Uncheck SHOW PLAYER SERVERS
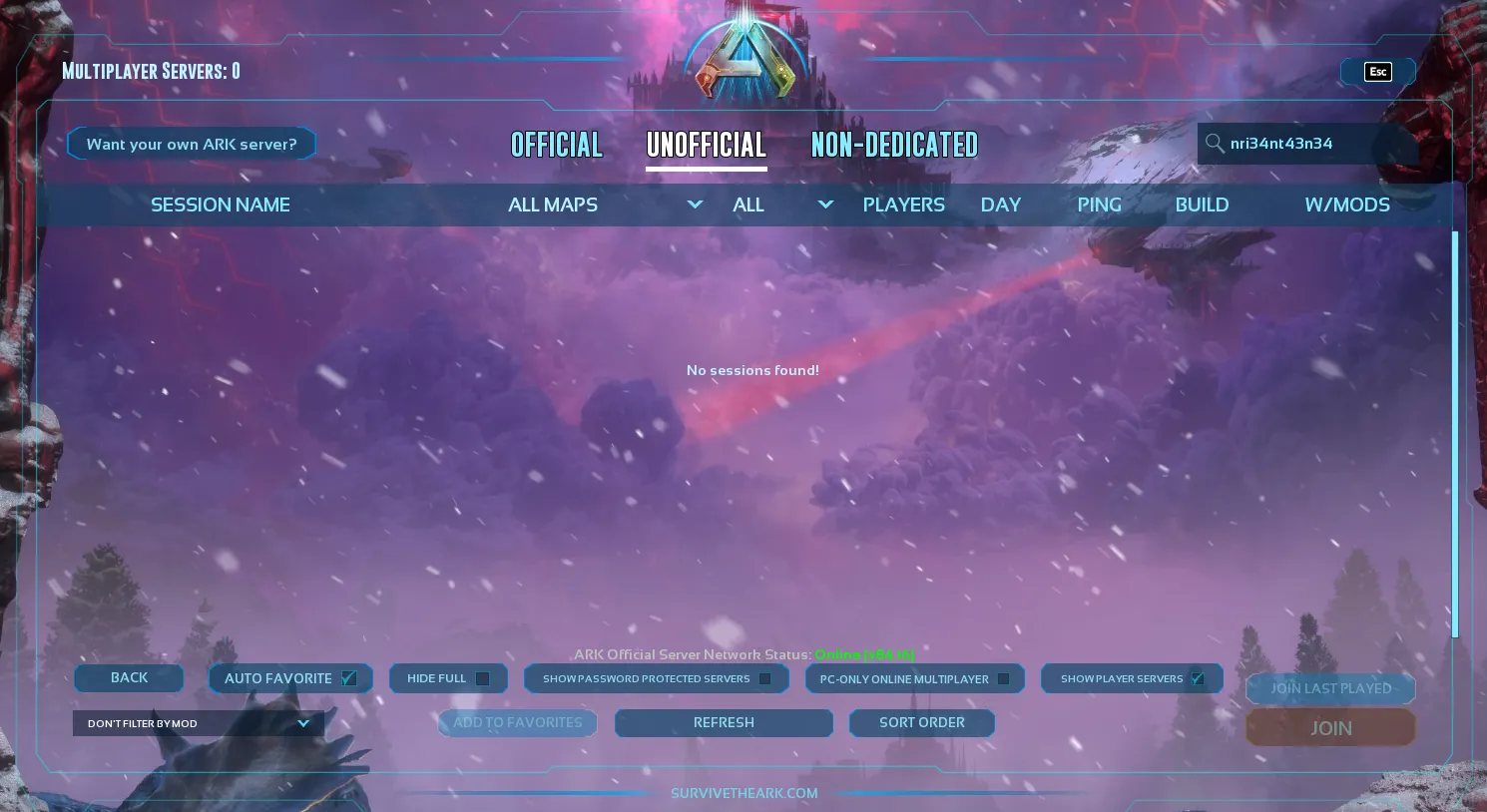The image size is (1487, 812). (x=1197, y=678)
